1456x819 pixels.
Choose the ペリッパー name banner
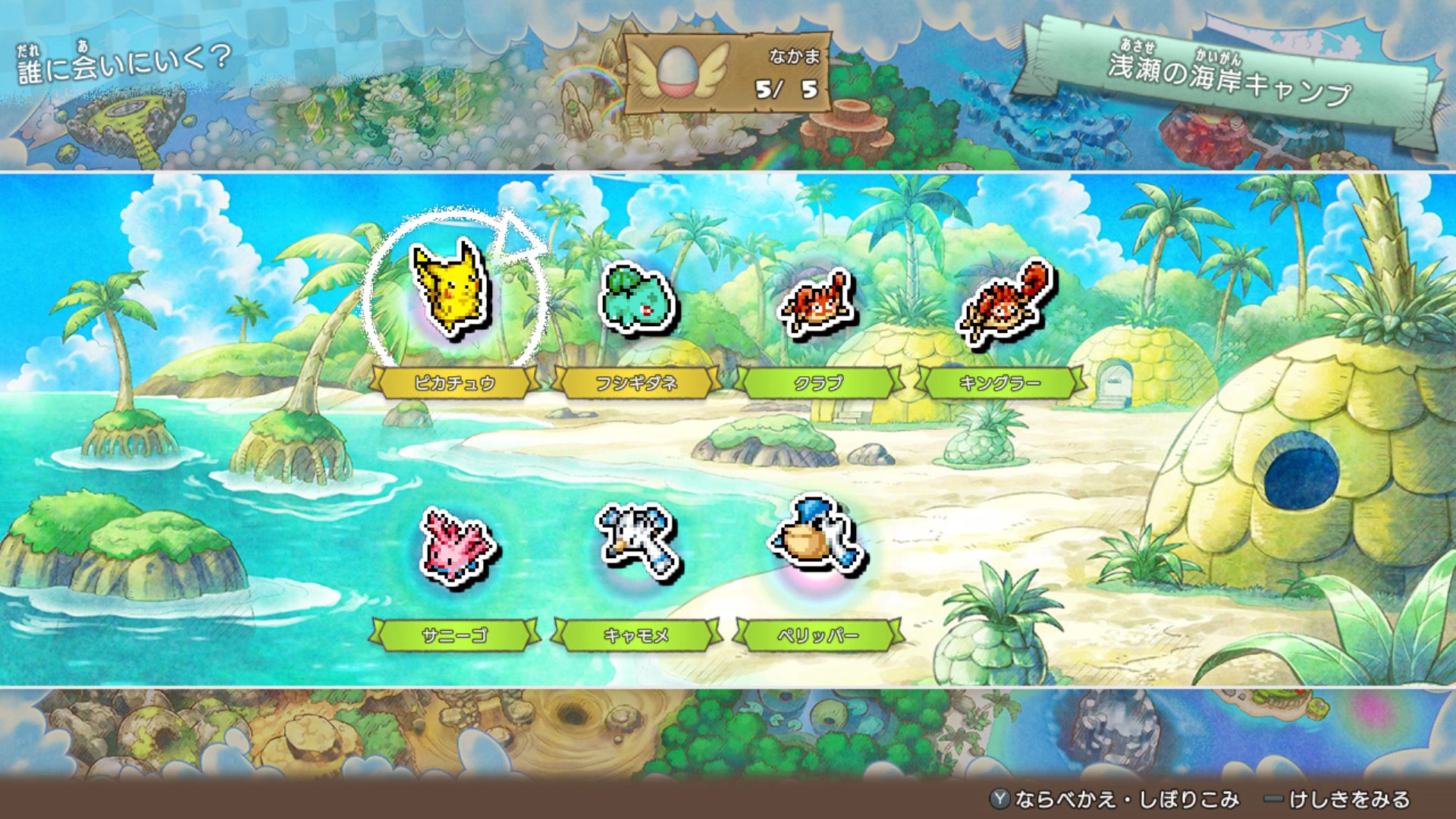[x=818, y=635]
